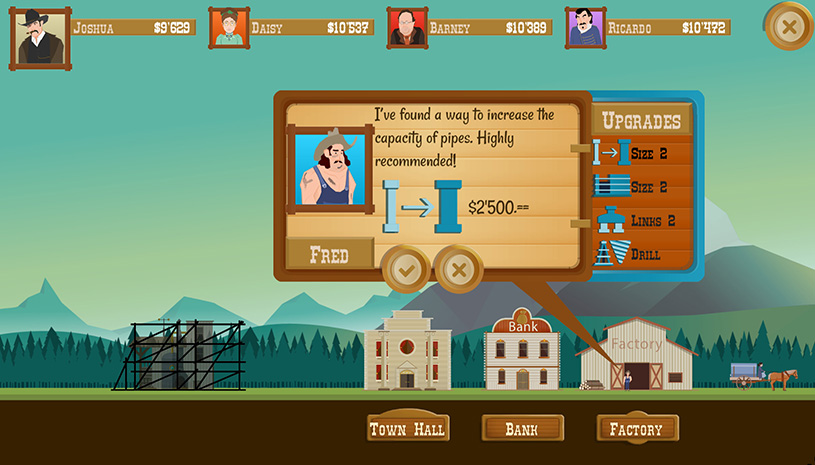
Task: Confirm the pipe upgrade with the checkmark
Action: point(406,269)
